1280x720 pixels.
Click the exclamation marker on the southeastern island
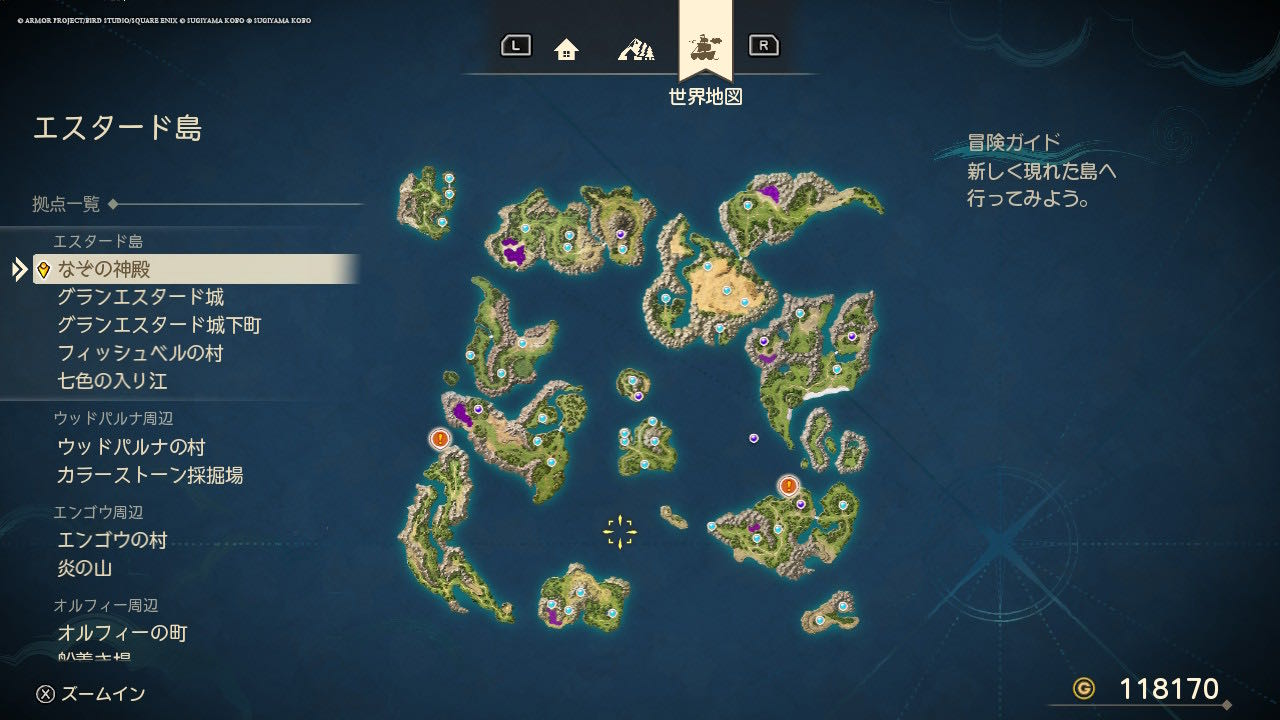click(789, 486)
